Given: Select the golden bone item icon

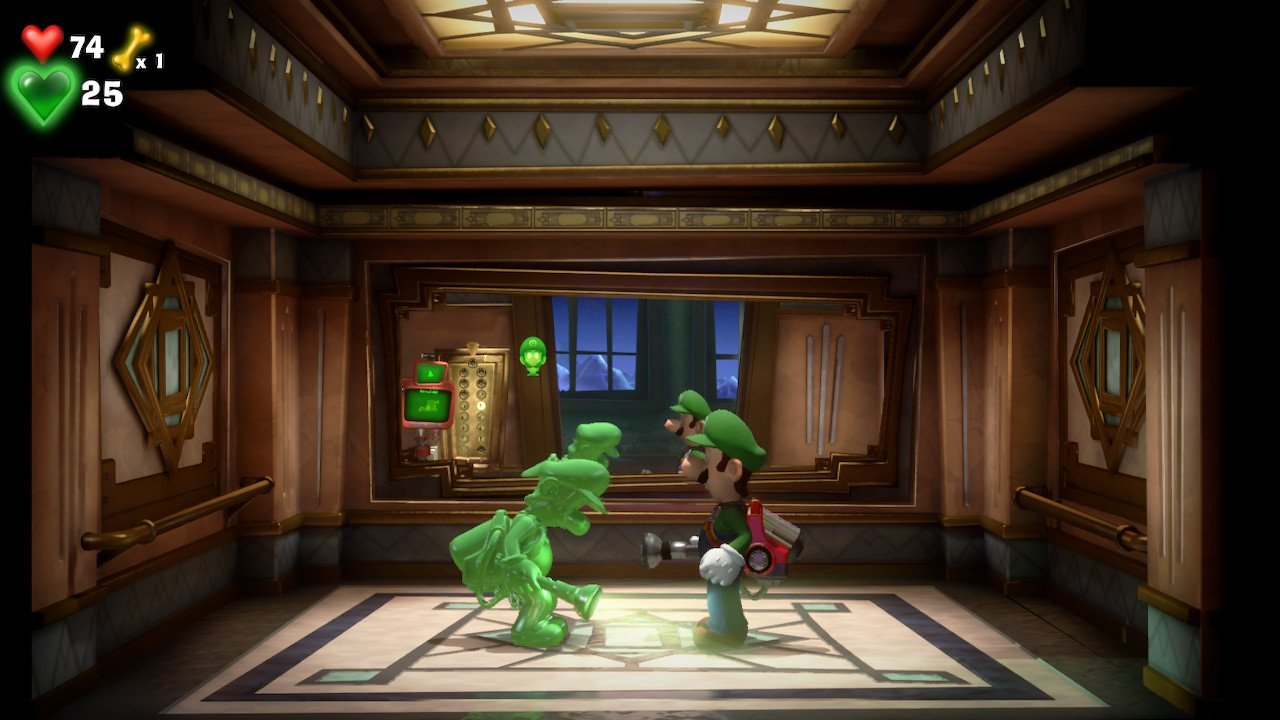Looking at the screenshot, I should click(x=128, y=48).
